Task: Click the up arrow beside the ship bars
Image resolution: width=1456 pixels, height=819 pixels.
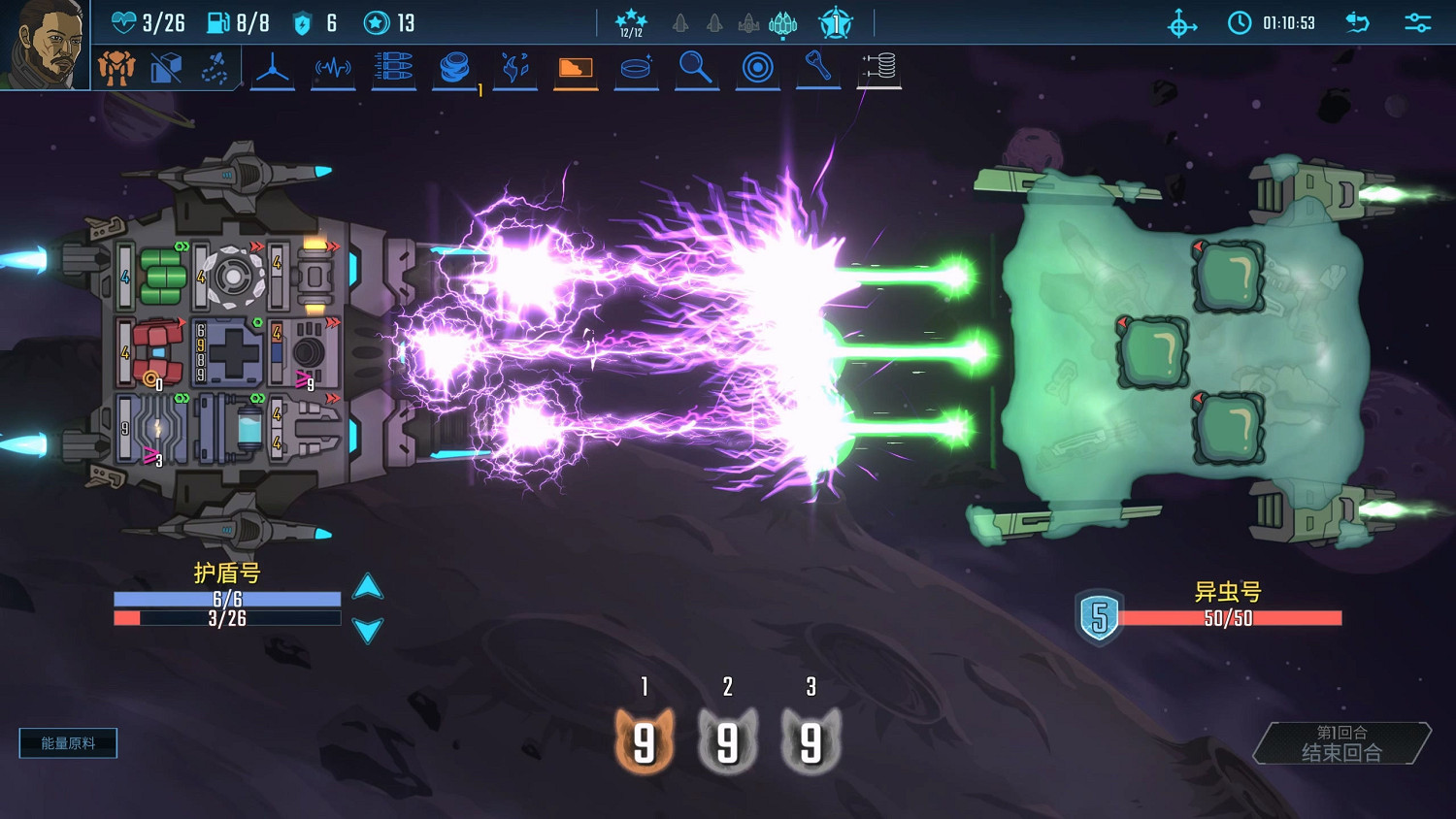Action: (368, 586)
